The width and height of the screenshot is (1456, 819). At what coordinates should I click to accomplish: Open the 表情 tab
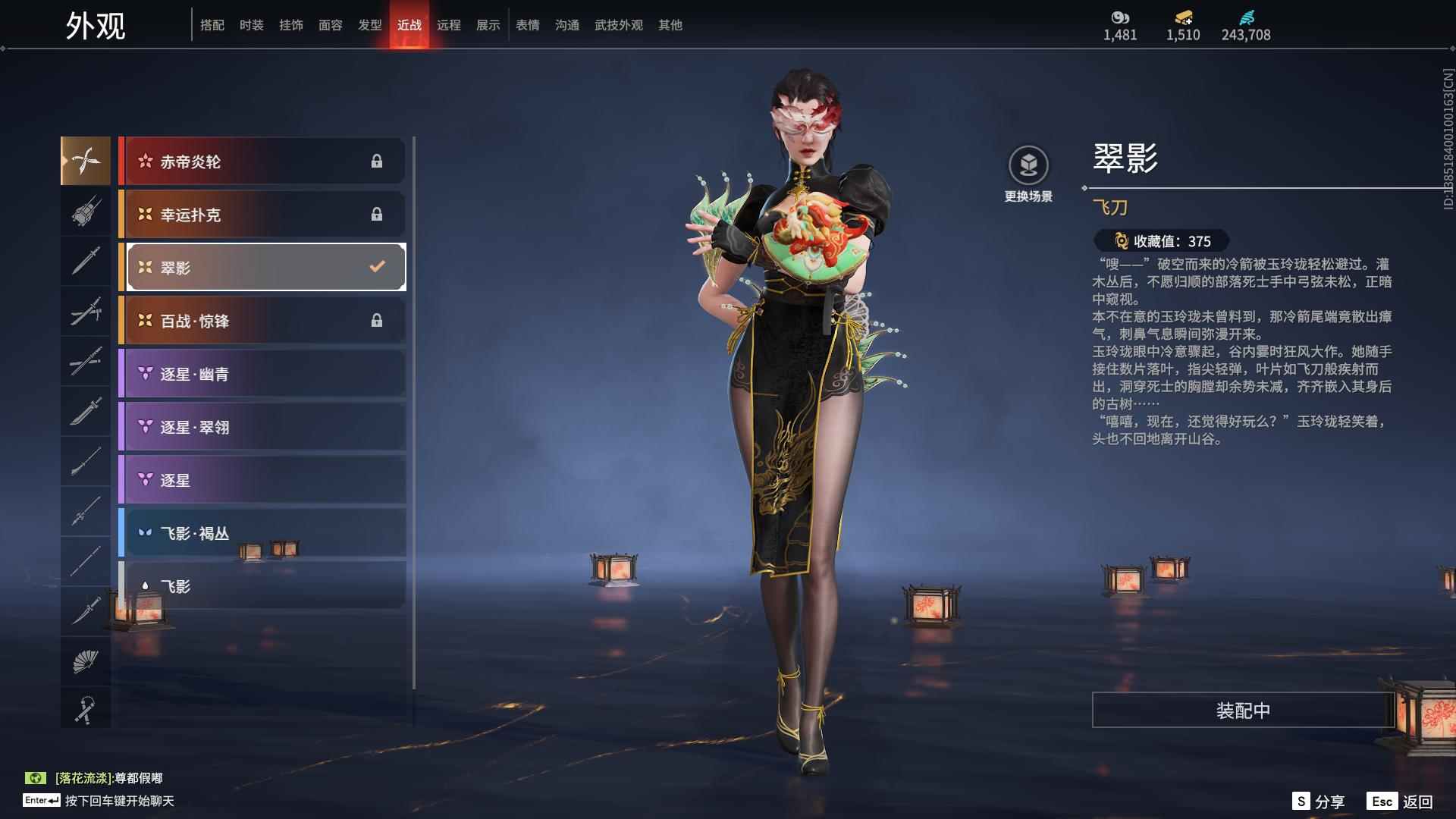(x=528, y=25)
